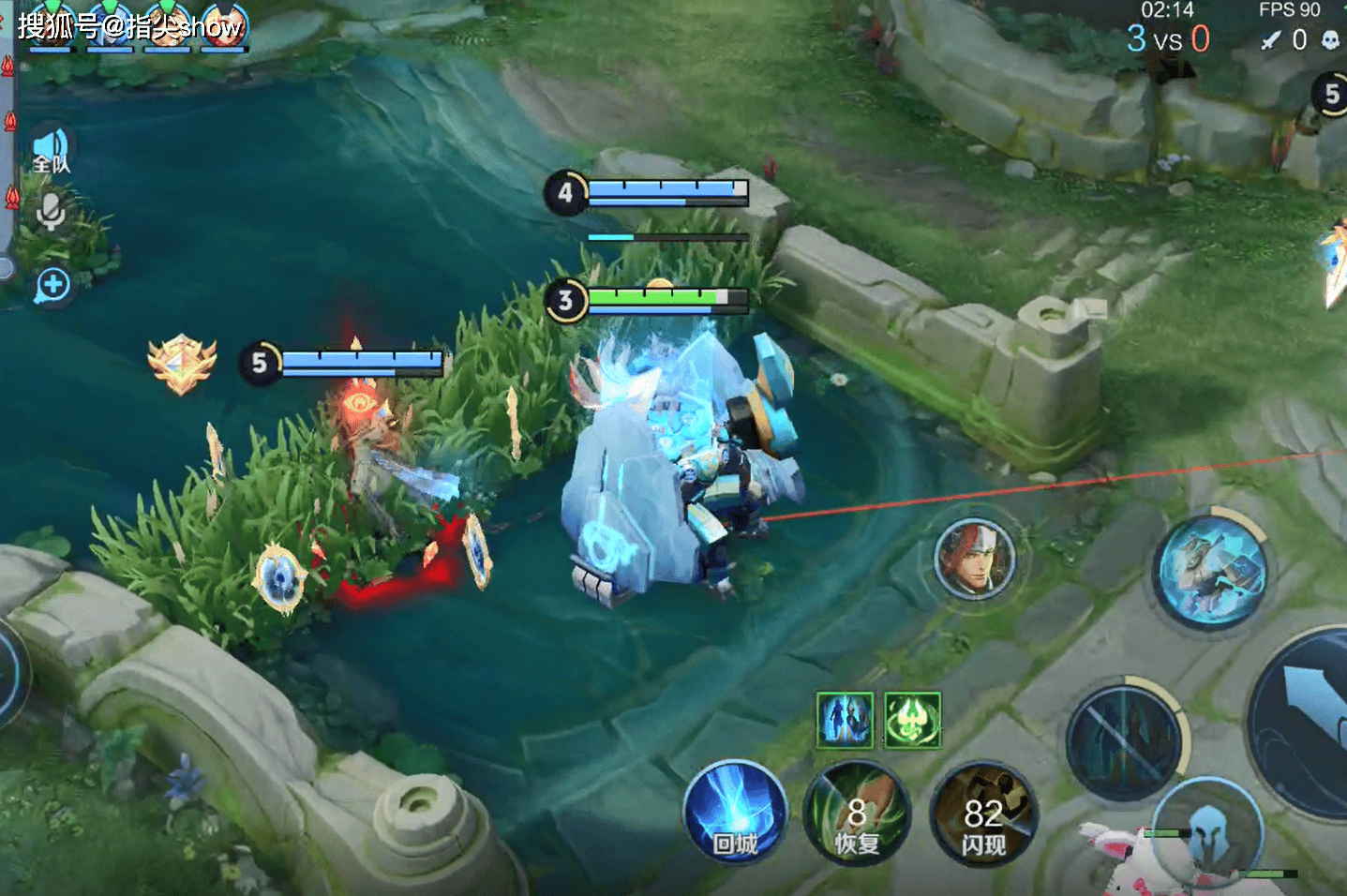The width and height of the screenshot is (1347, 896).
Task: Activate the 闪现 flash spell
Action: pyautogui.click(x=982, y=814)
